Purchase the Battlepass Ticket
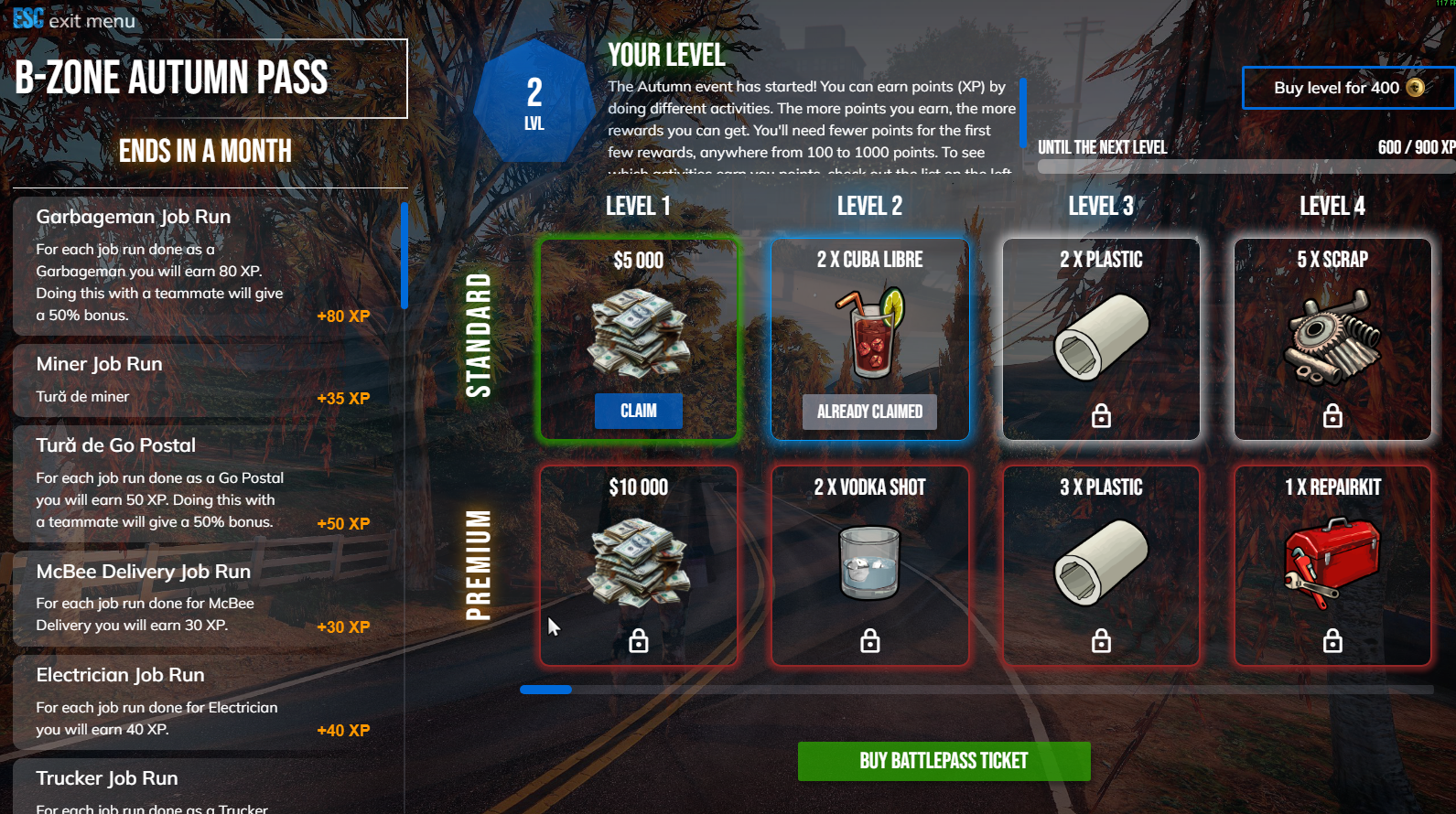This screenshot has width=1456, height=814. pyautogui.click(x=944, y=761)
